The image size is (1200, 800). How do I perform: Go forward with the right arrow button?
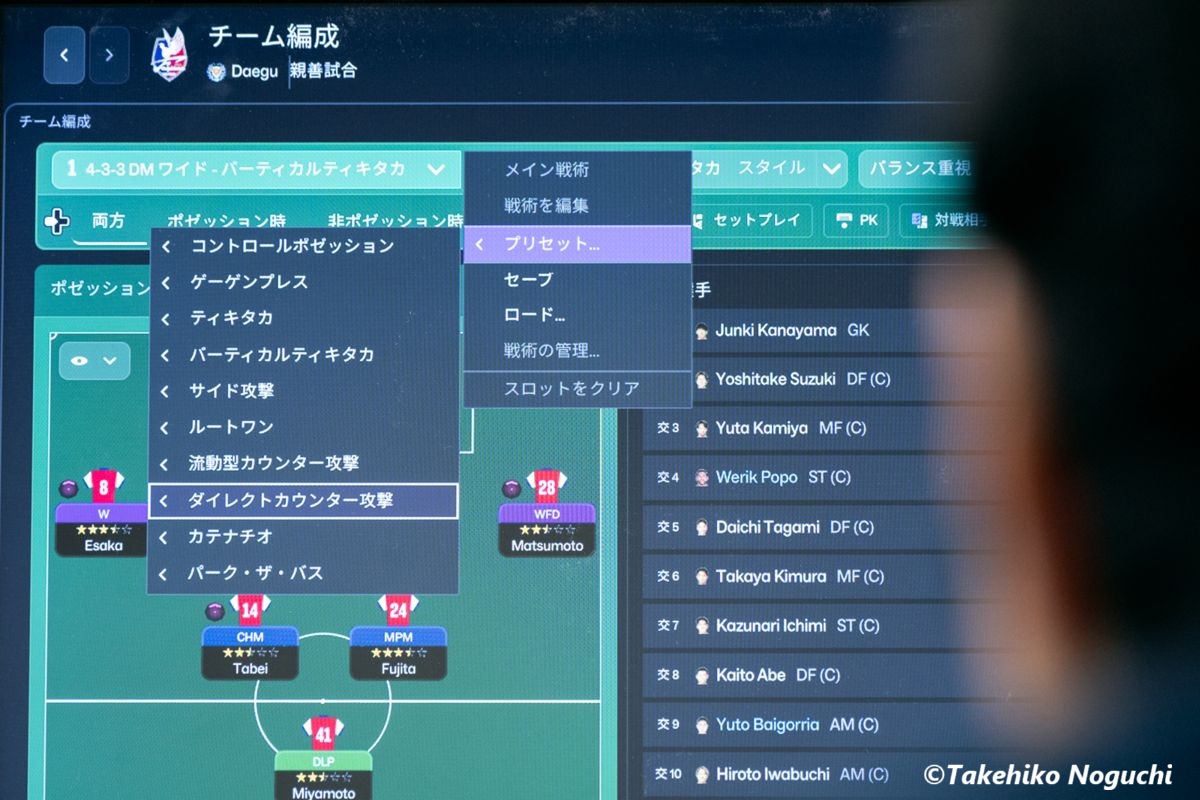[109, 55]
